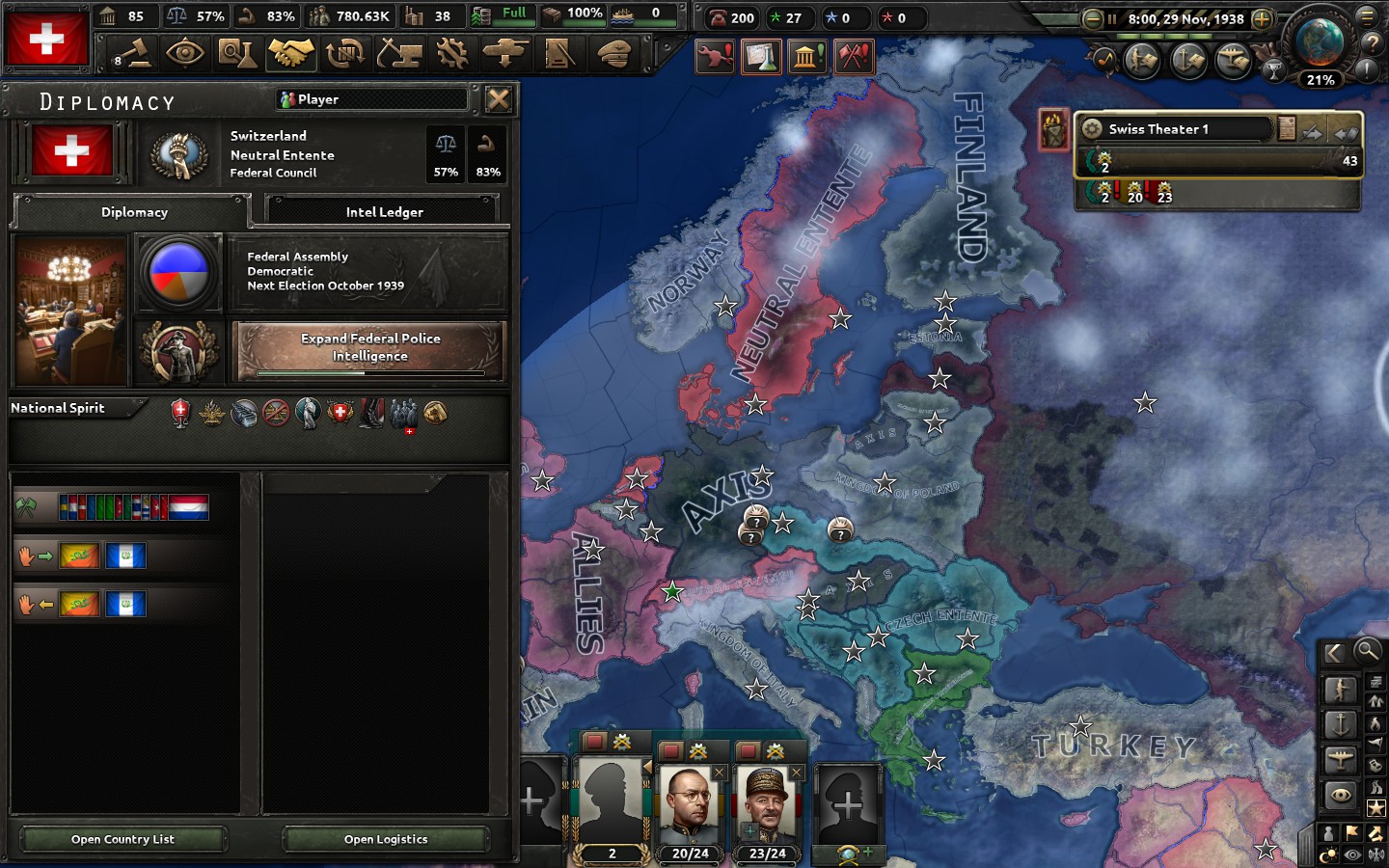The image size is (1389, 868).
Task: Toggle fog of war eye at bottom right
Action: tap(1351, 853)
